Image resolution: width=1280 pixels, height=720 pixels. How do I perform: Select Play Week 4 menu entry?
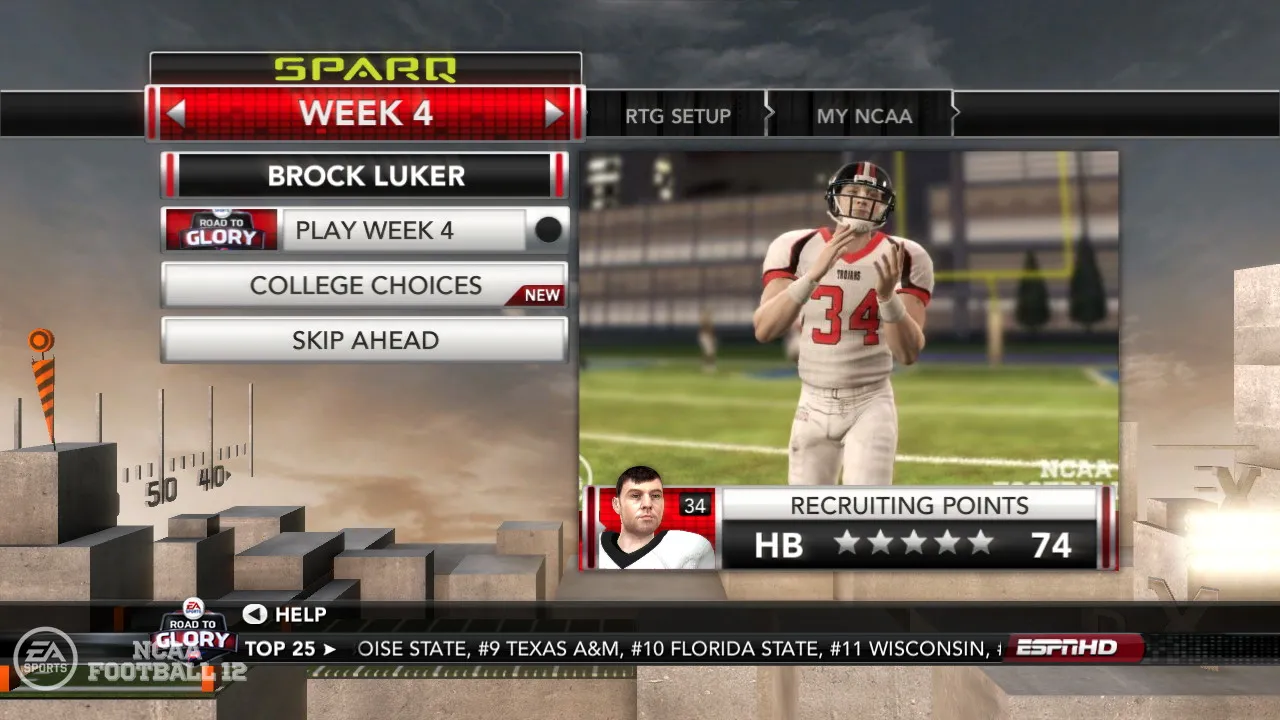pyautogui.click(x=373, y=231)
